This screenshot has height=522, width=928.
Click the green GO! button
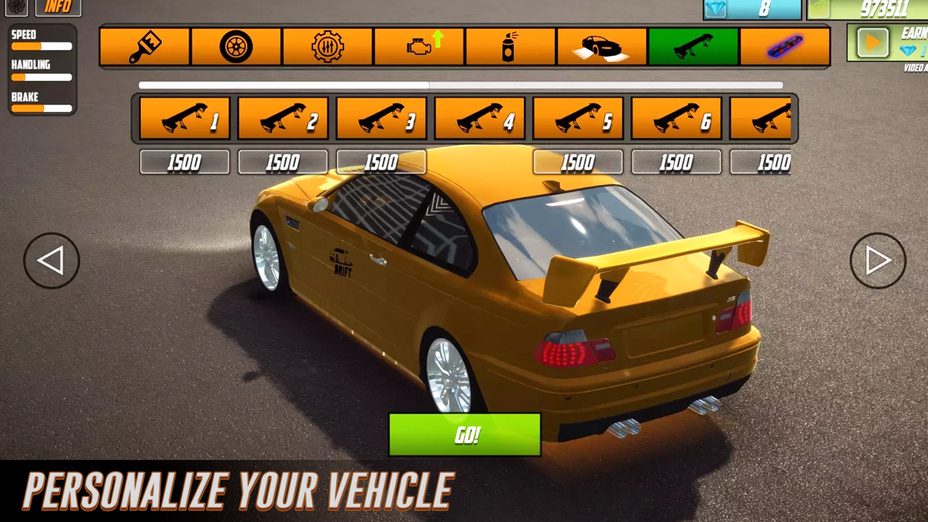(465, 435)
